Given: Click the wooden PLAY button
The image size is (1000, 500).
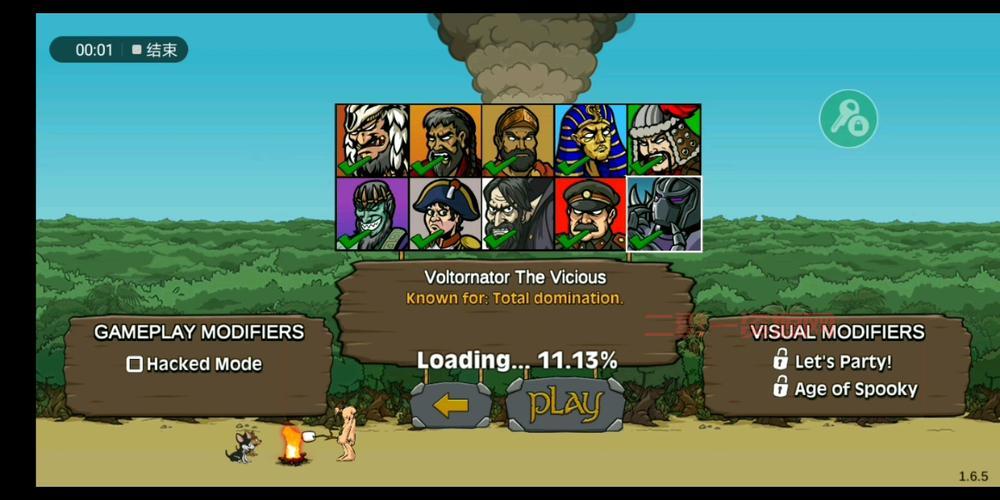Looking at the screenshot, I should (565, 405).
